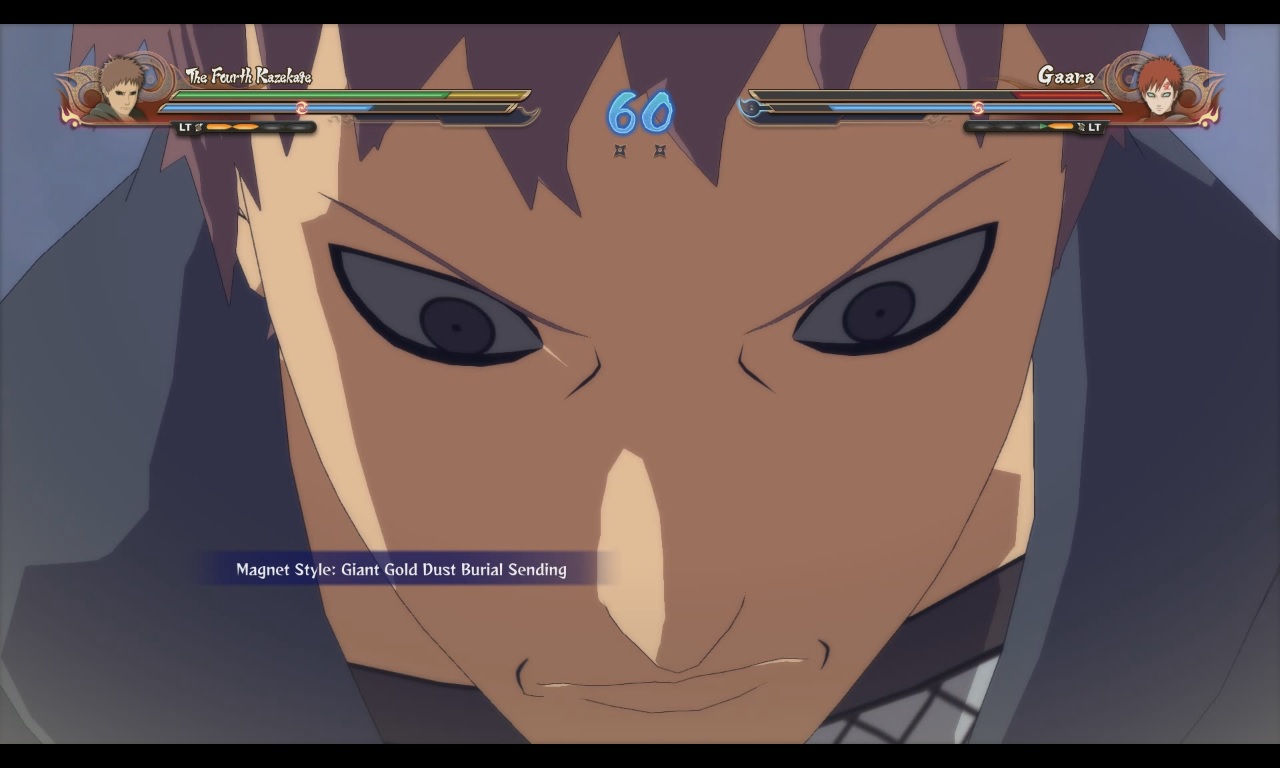Screen dimensions: 1280x768
Task: Click The Fourth Kazekage's character portrait
Action: 120,91
